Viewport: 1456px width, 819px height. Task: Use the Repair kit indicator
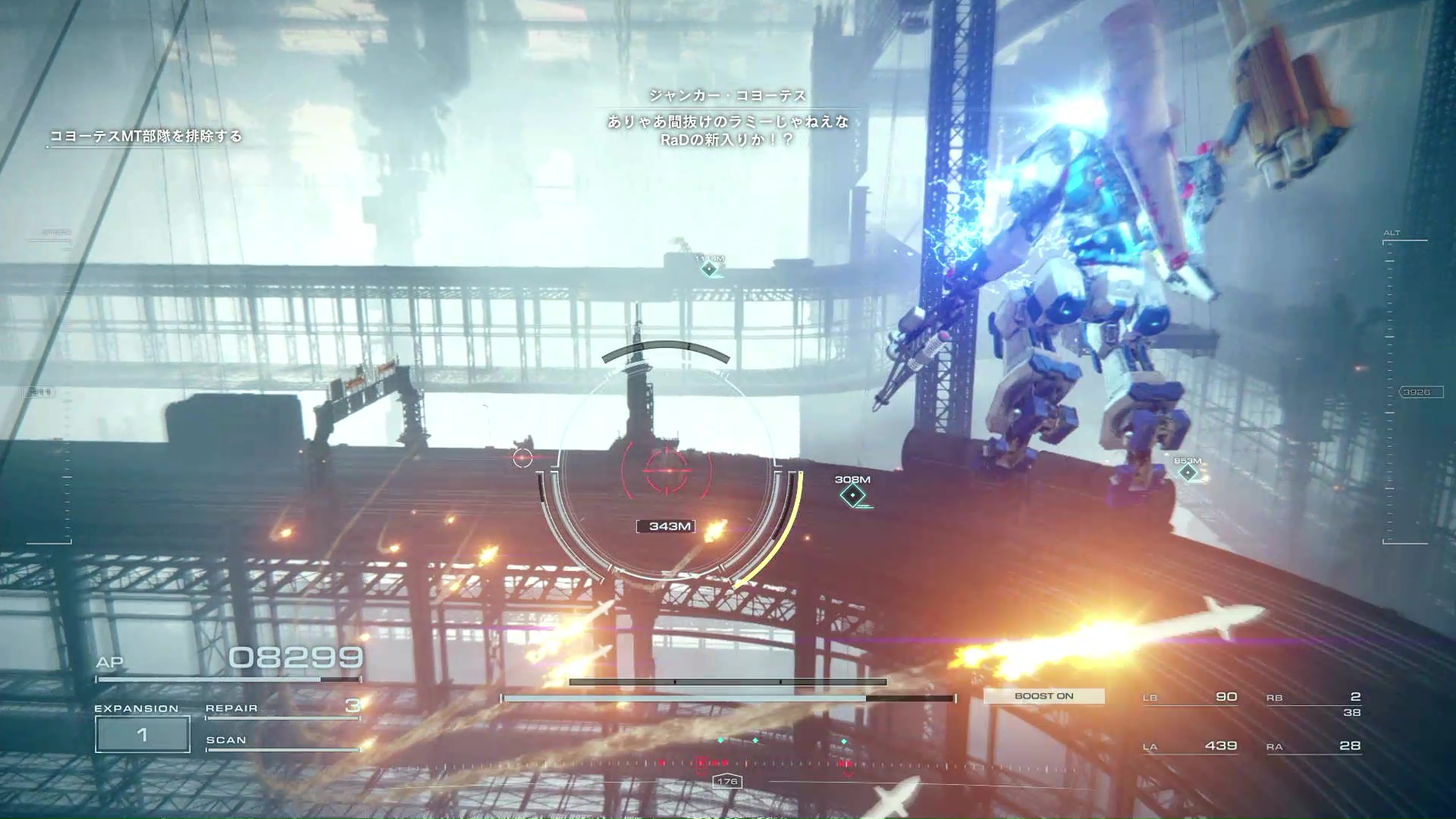281,708
